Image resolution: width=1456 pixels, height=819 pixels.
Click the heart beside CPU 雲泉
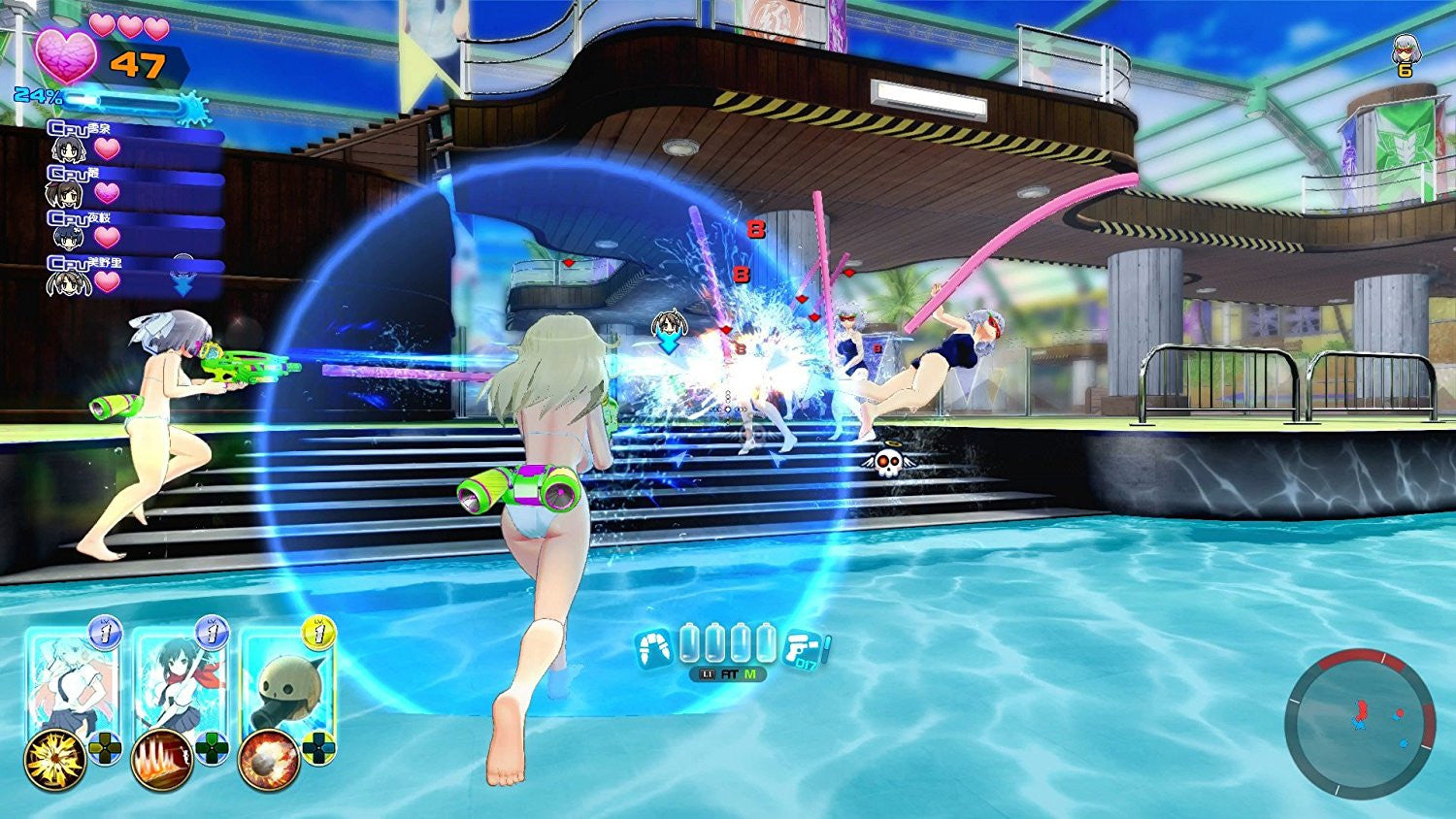(x=107, y=148)
